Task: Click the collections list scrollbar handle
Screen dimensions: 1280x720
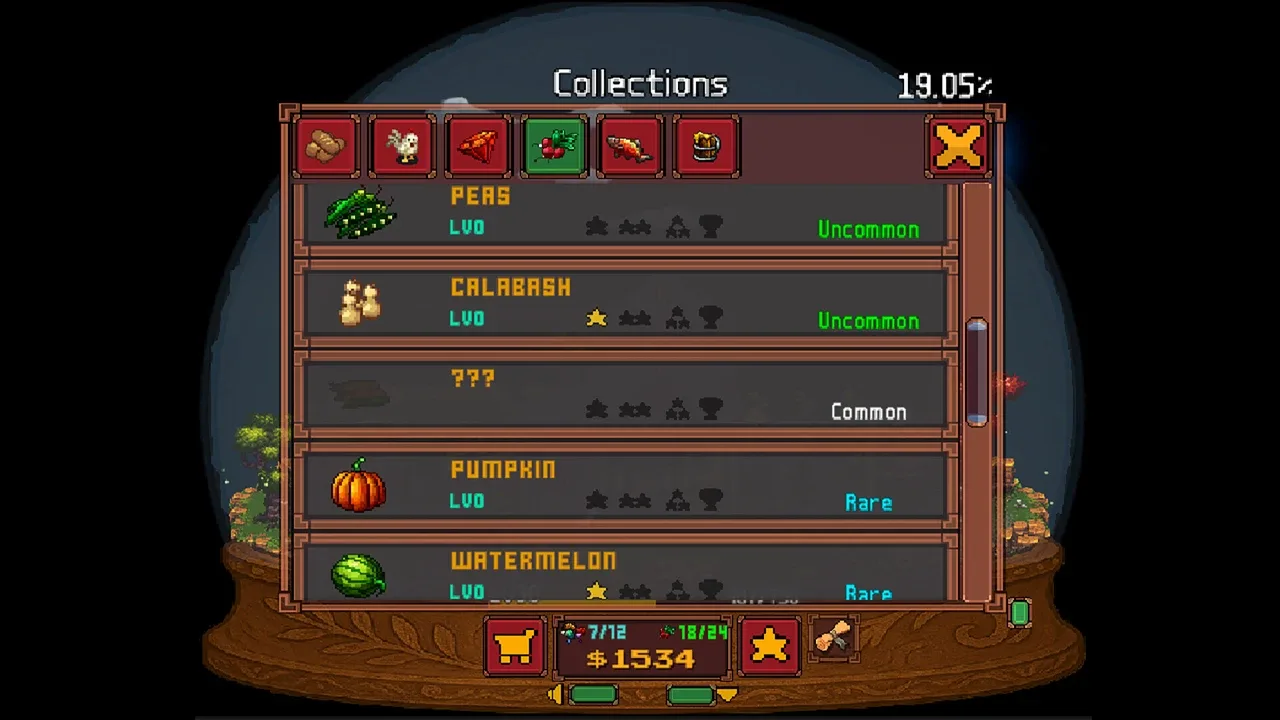Action: 977,372
